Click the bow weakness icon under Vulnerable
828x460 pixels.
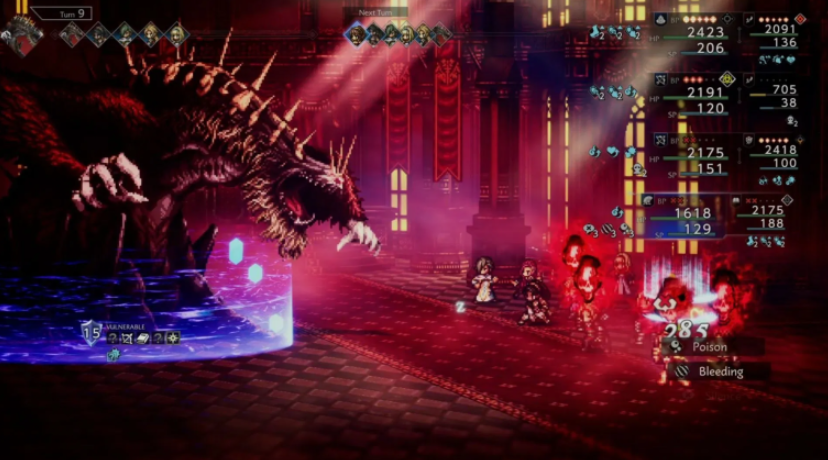click(127, 339)
